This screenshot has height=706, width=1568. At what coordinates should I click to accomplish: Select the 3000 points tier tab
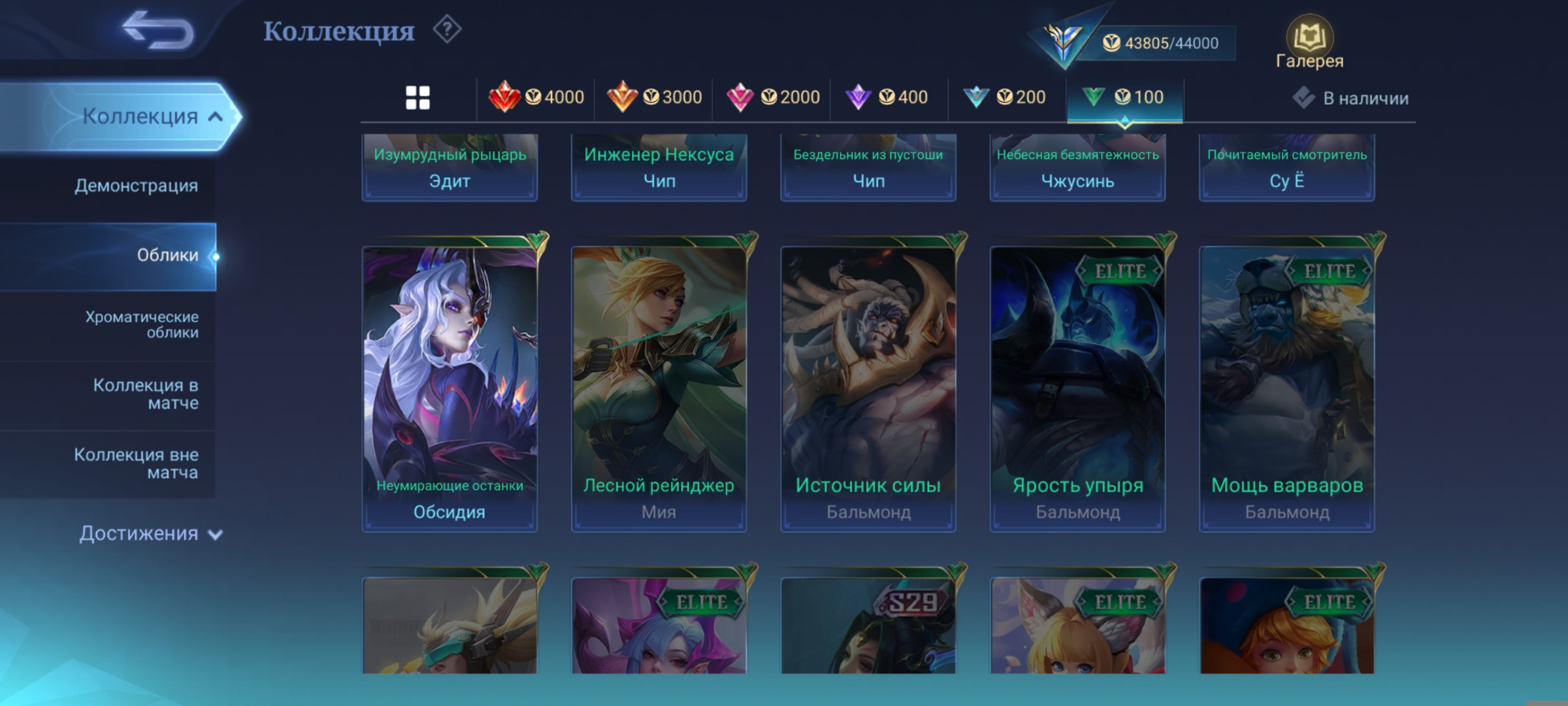pos(654,98)
